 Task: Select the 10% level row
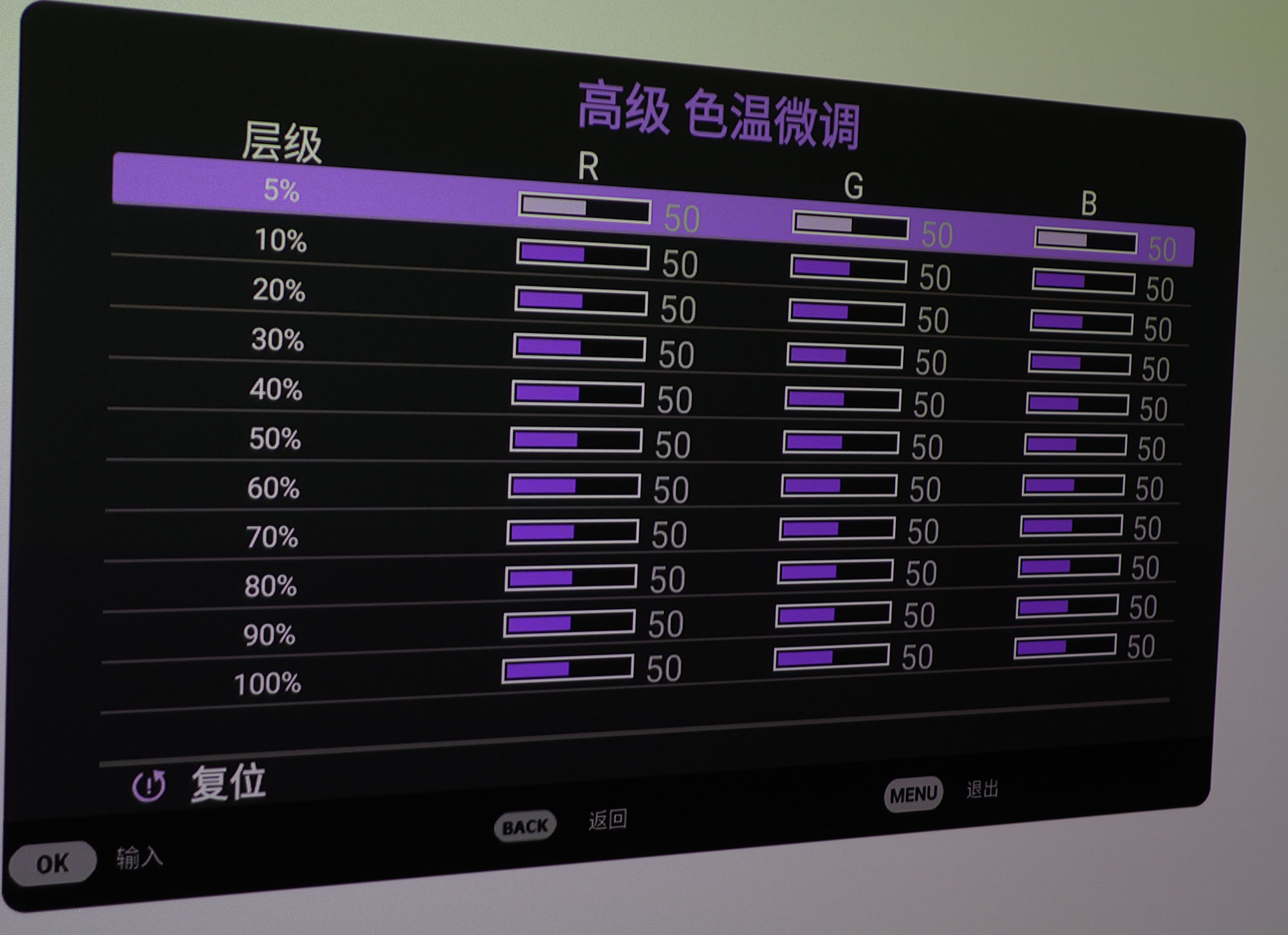tap(282, 243)
